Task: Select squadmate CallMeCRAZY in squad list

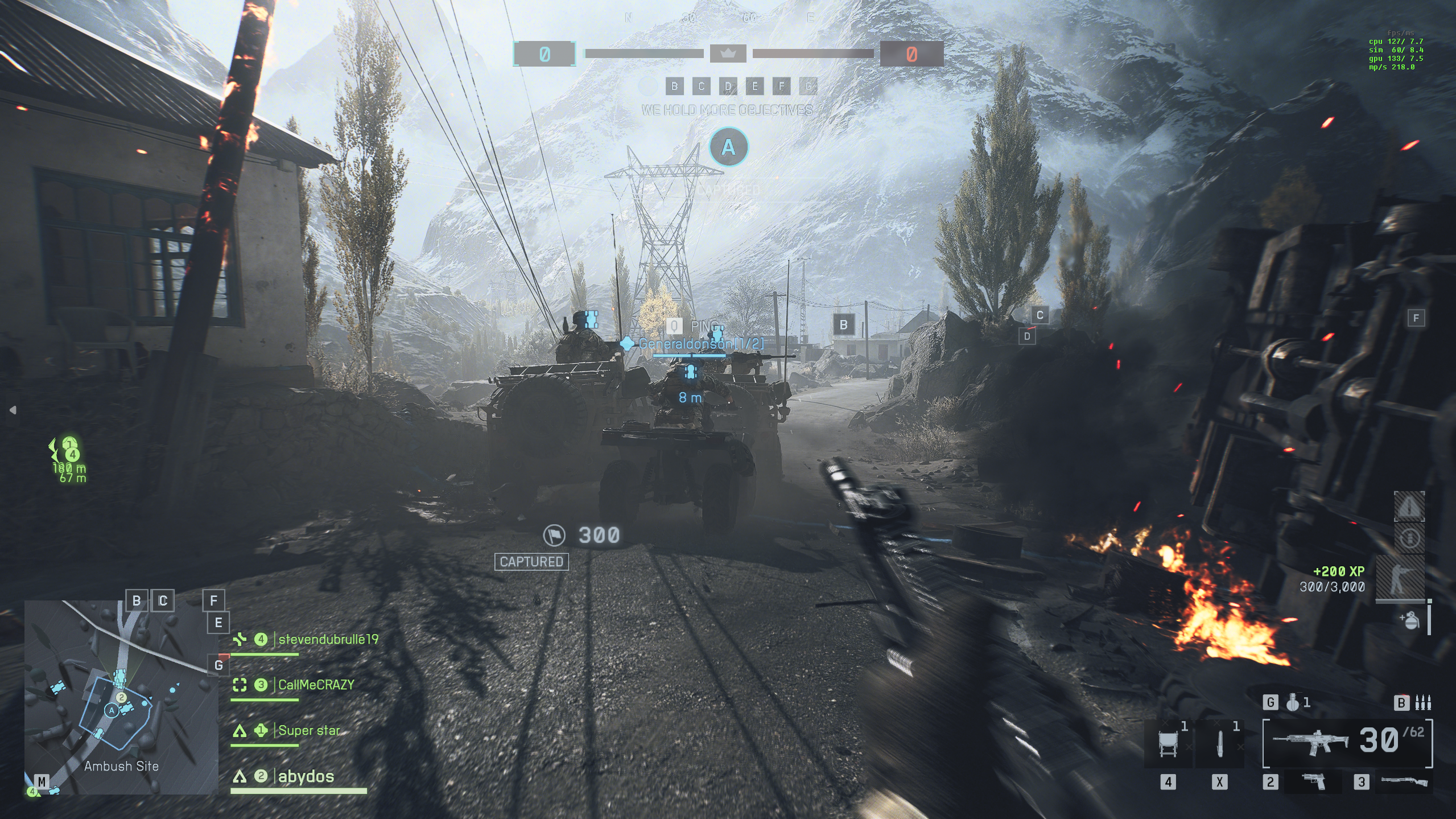Action: [316, 685]
